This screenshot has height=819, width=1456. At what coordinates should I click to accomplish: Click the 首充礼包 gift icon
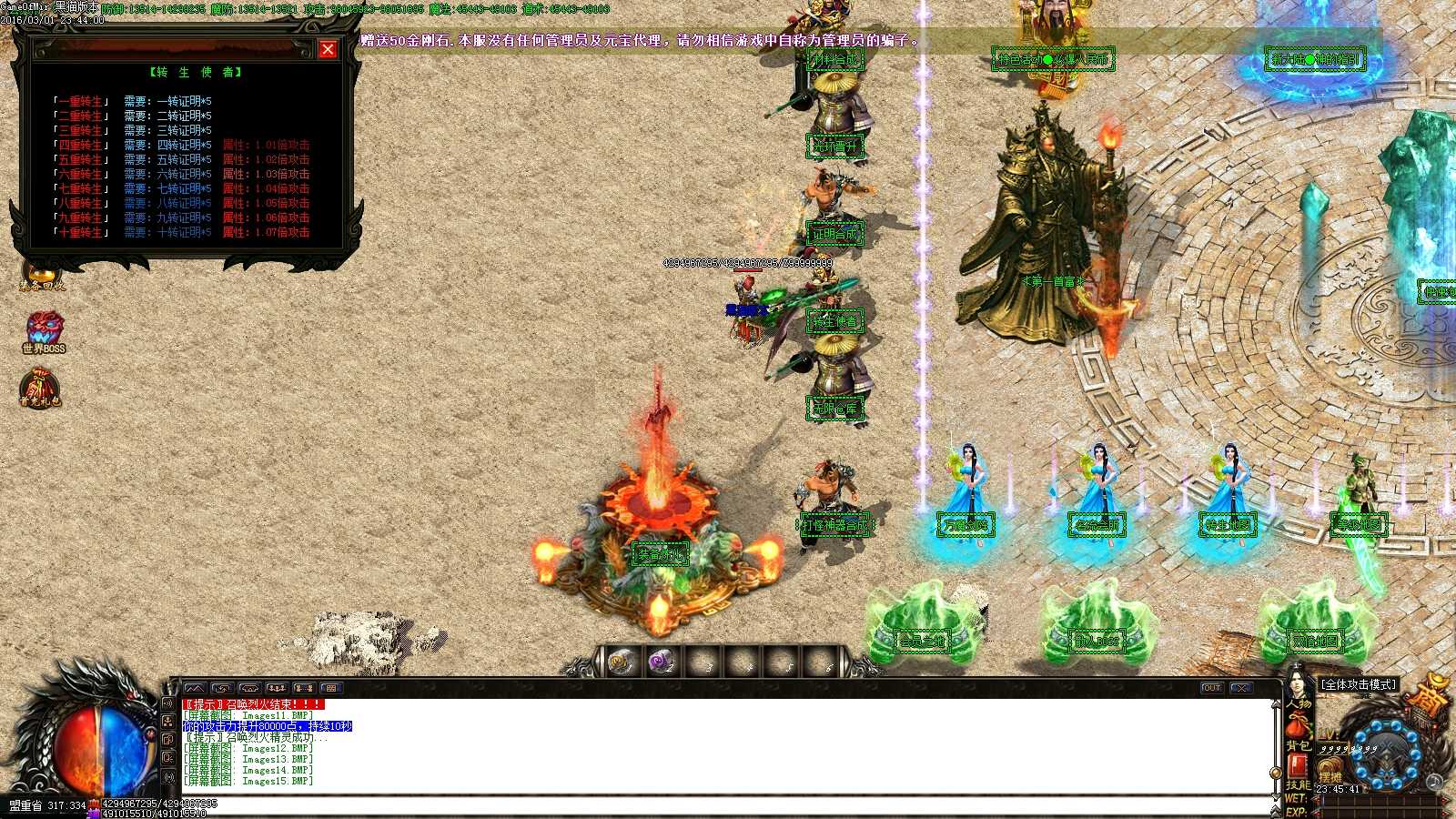[42, 387]
